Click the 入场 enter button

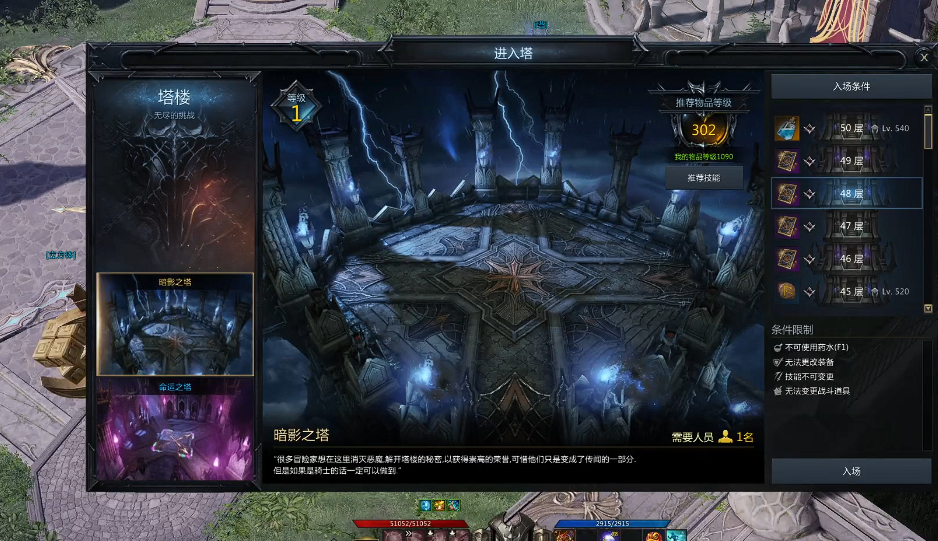click(851, 470)
